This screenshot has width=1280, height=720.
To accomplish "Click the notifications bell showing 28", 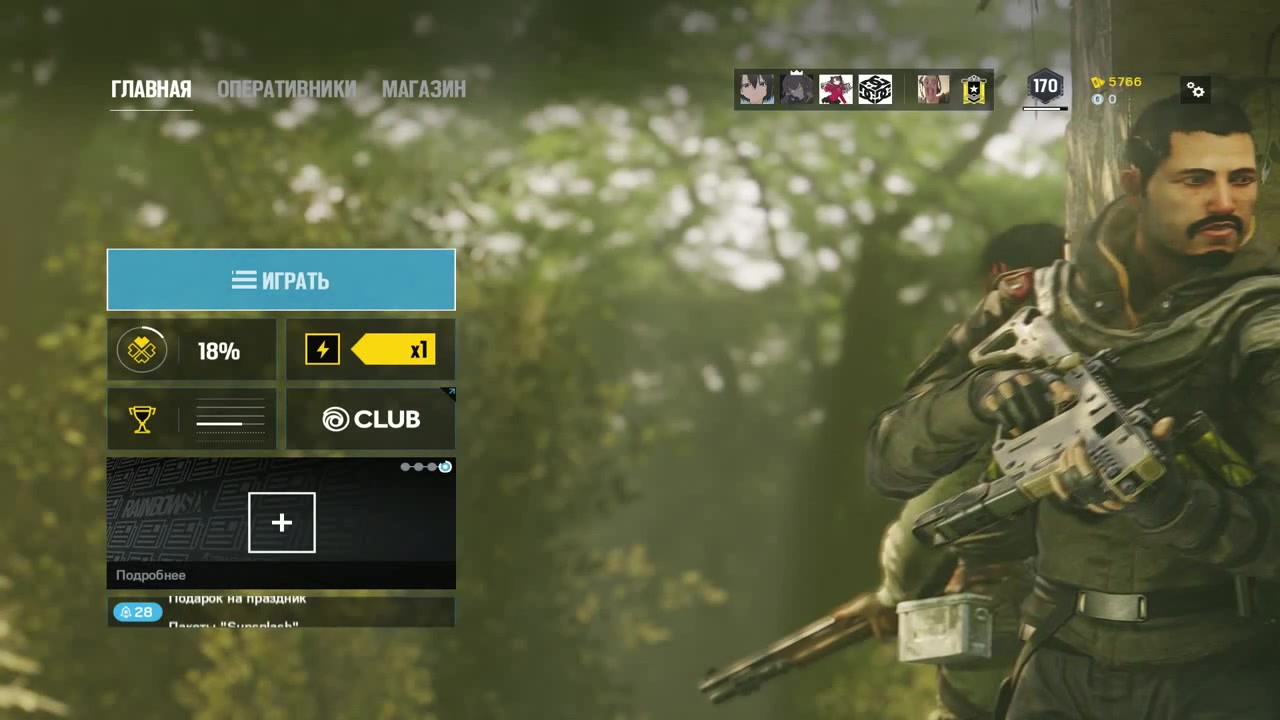I will click(137, 612).
